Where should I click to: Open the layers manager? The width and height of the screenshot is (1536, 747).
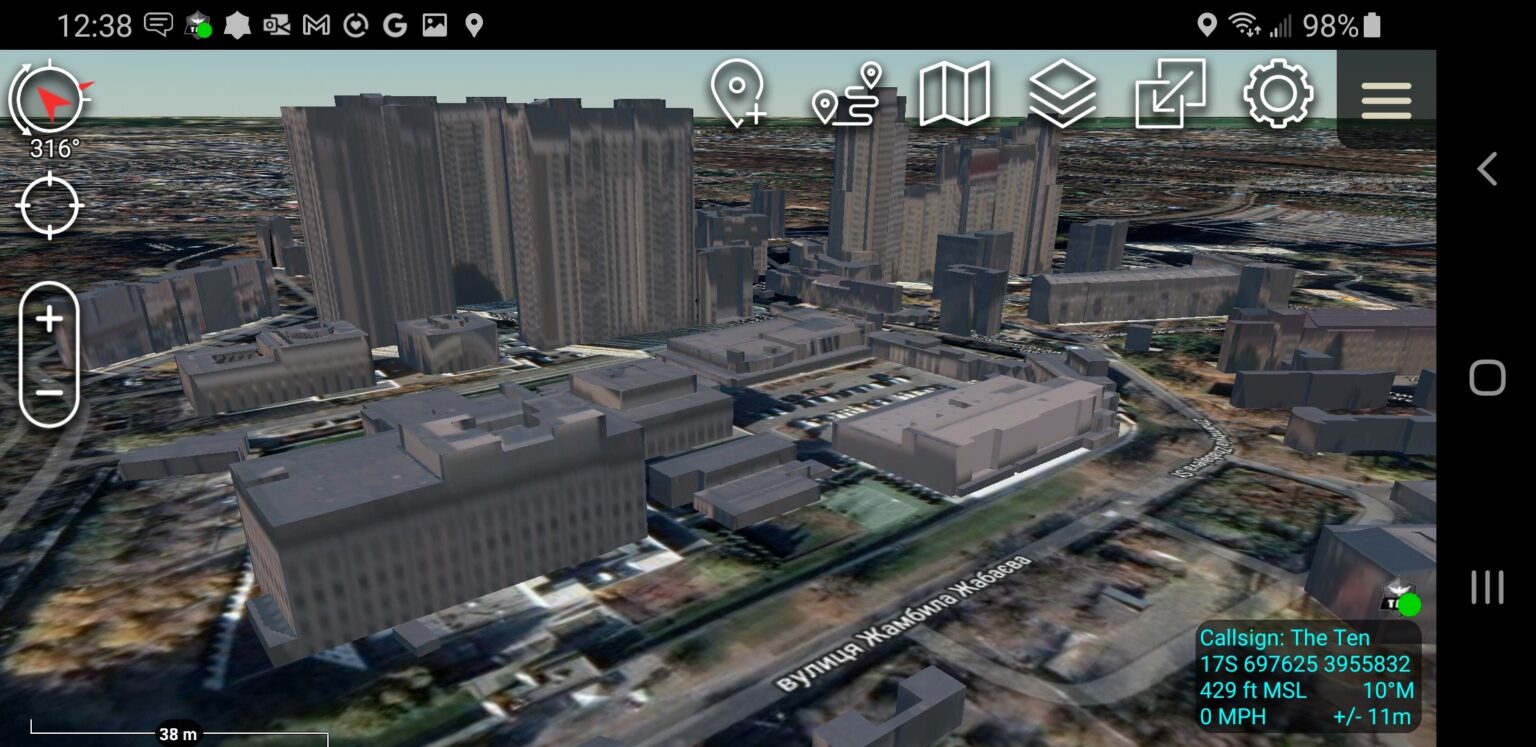pyautogui.click(x=1064, y=97)
